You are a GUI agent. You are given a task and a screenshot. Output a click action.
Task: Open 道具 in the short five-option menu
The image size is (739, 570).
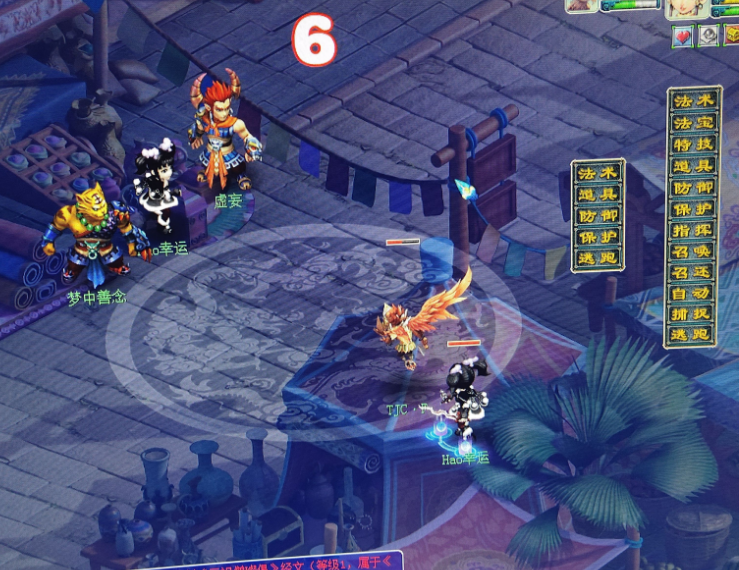point(598,193)
